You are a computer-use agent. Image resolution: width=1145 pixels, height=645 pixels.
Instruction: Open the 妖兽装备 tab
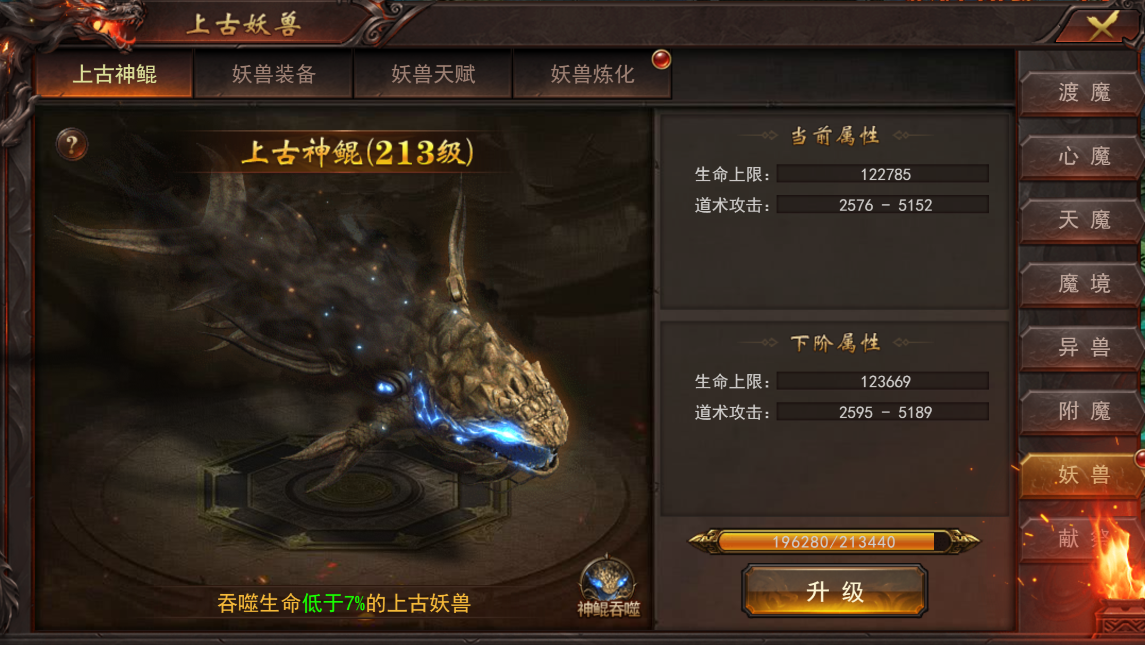tap(273, 75)
